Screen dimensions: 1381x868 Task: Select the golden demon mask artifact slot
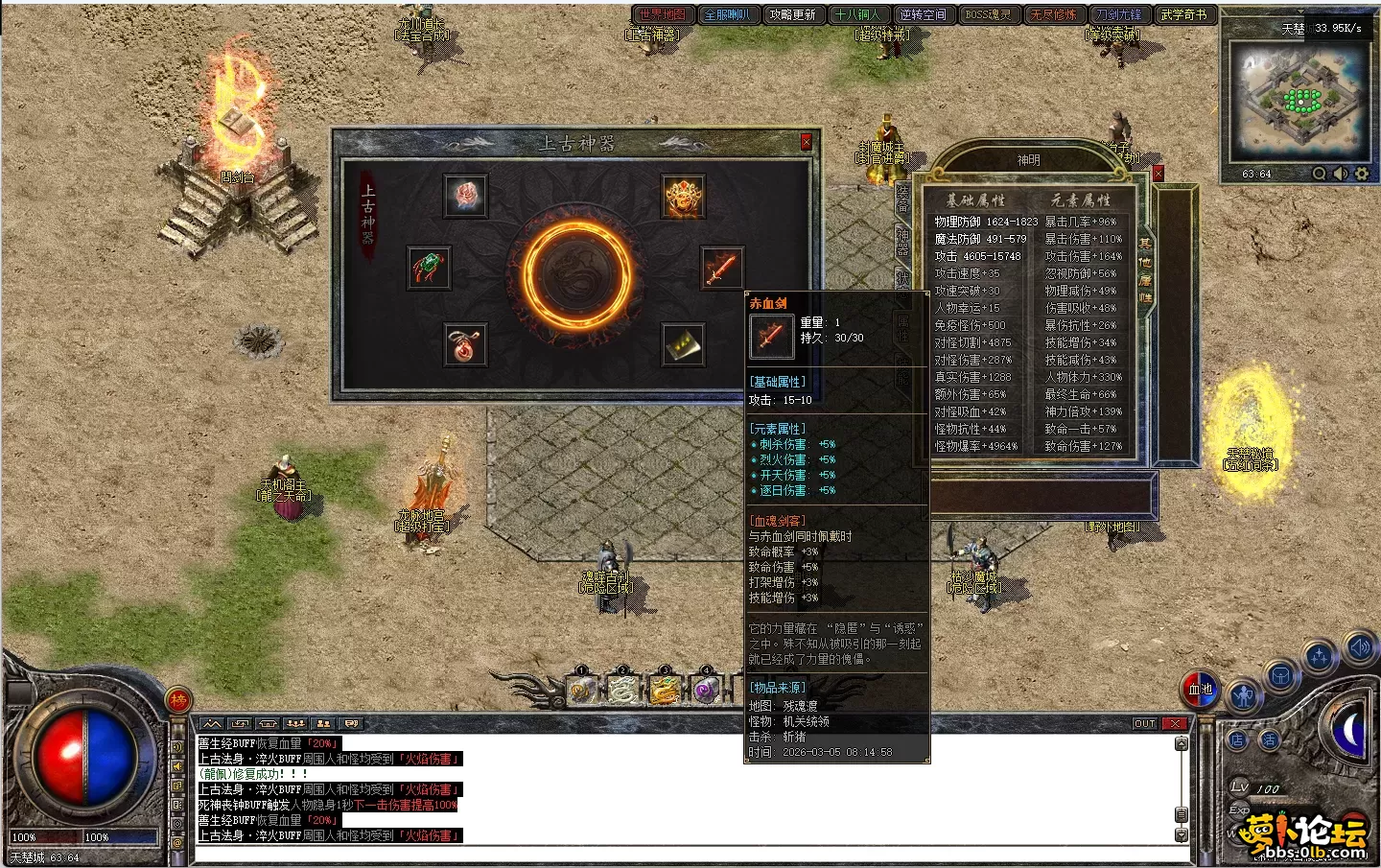tap(684, 198)
